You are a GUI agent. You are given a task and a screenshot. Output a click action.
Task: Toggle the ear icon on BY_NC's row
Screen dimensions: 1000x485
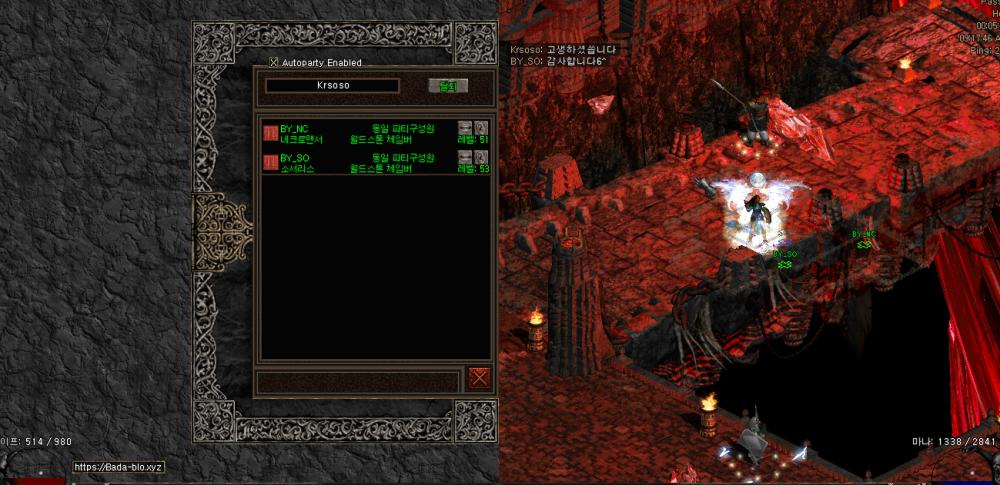point(481,127)
